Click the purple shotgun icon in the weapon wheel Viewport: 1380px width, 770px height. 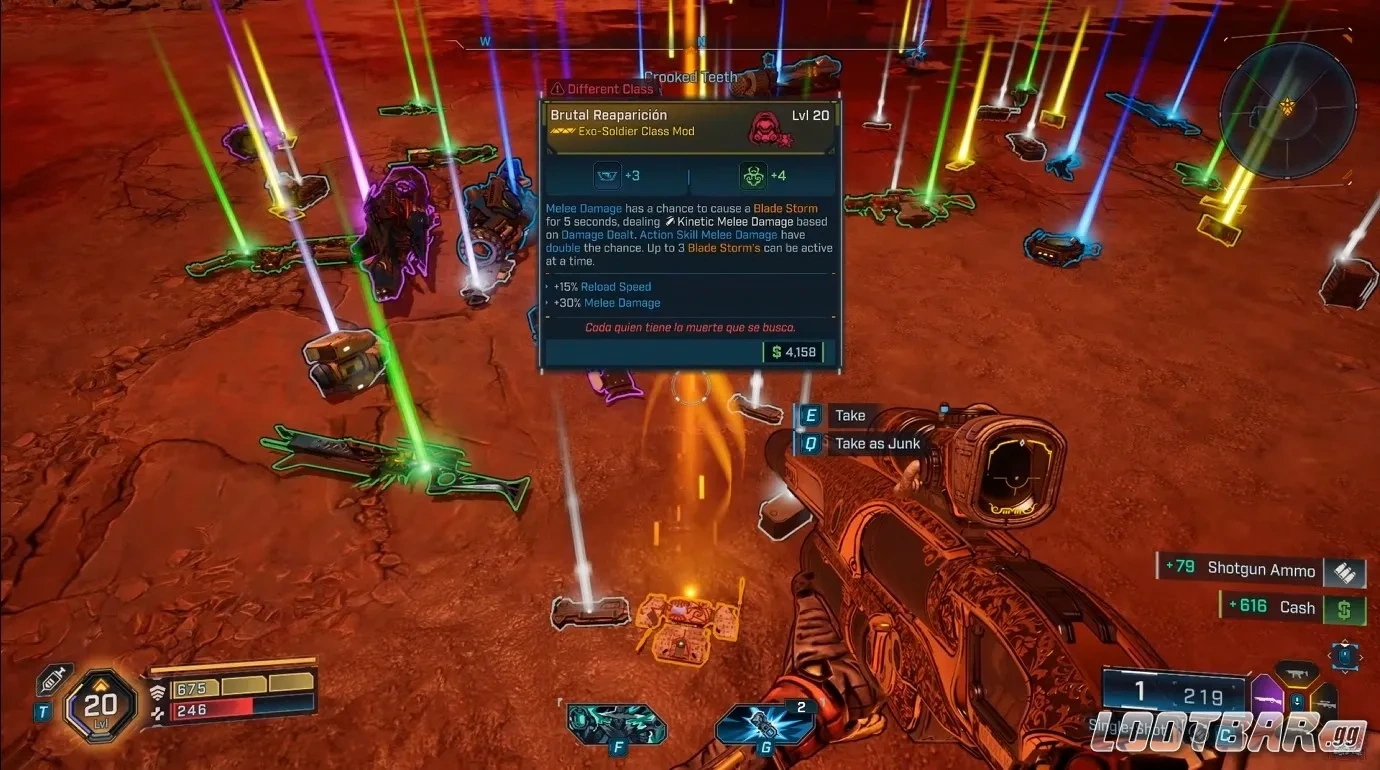(x=1267, y=699)
